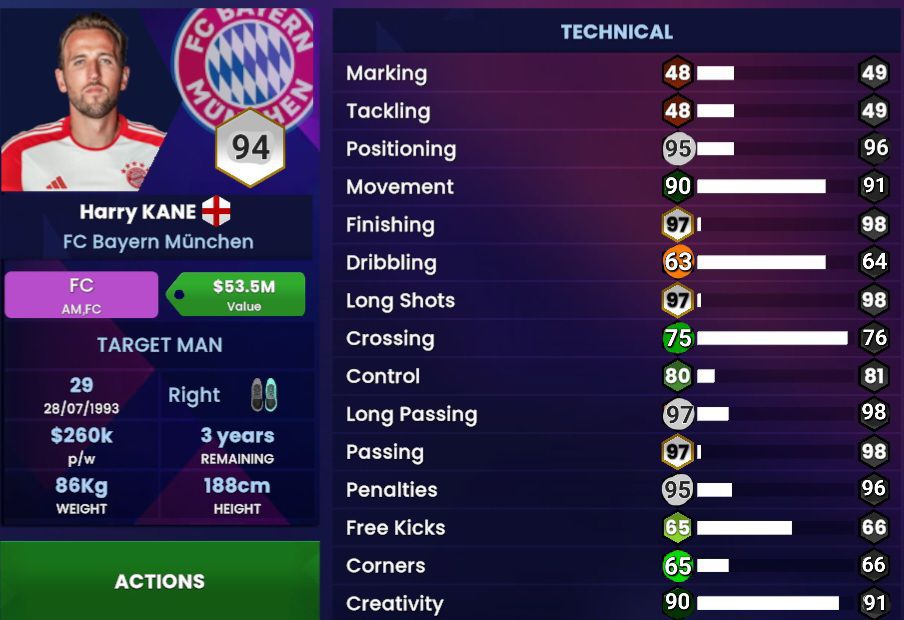The width and height of the screenshot is (904, 620).
Task: Click the FC Bayern München club name
Action: click(x=158, y=241)
